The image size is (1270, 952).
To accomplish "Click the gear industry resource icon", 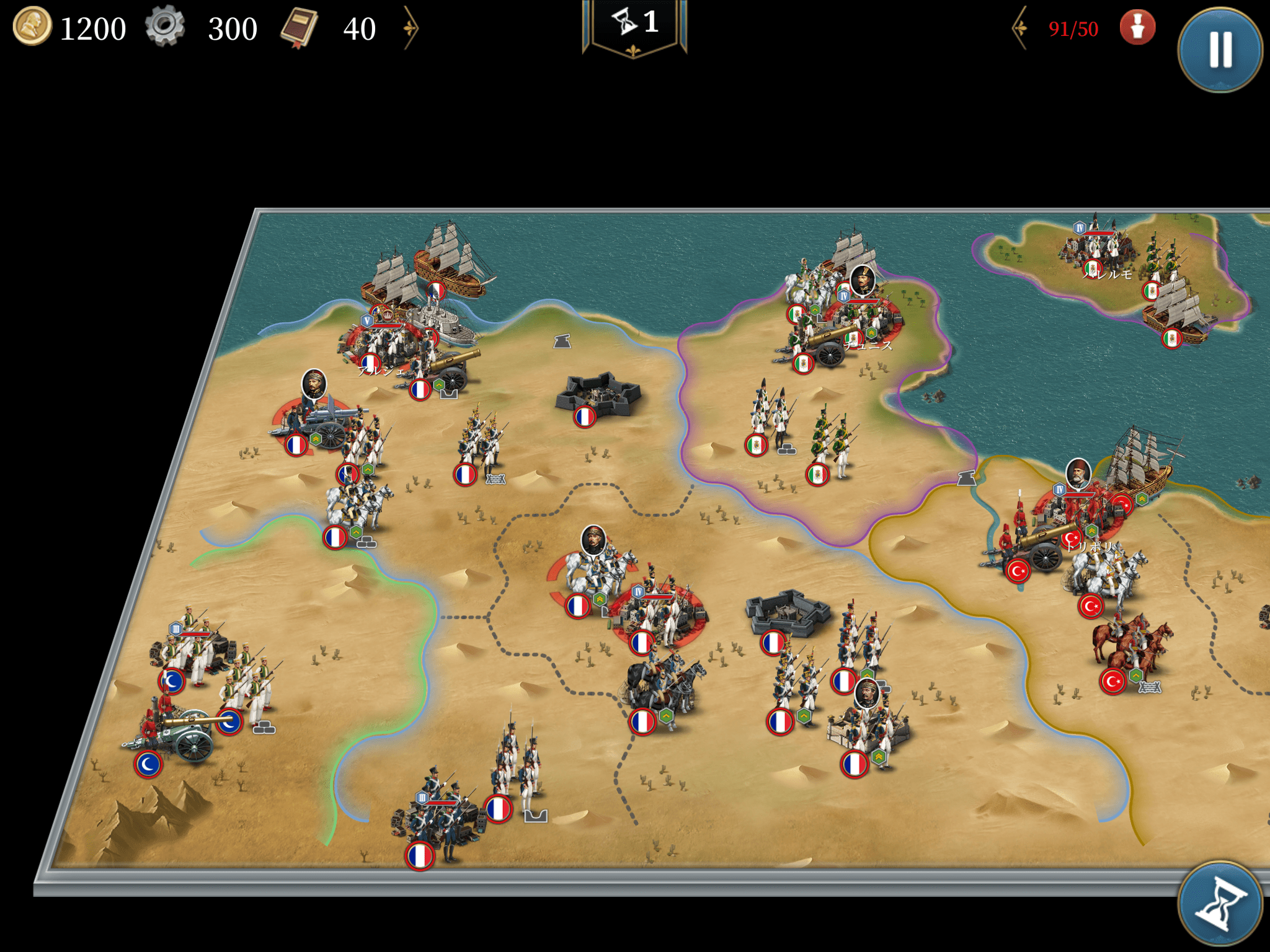I will (165, 27).
